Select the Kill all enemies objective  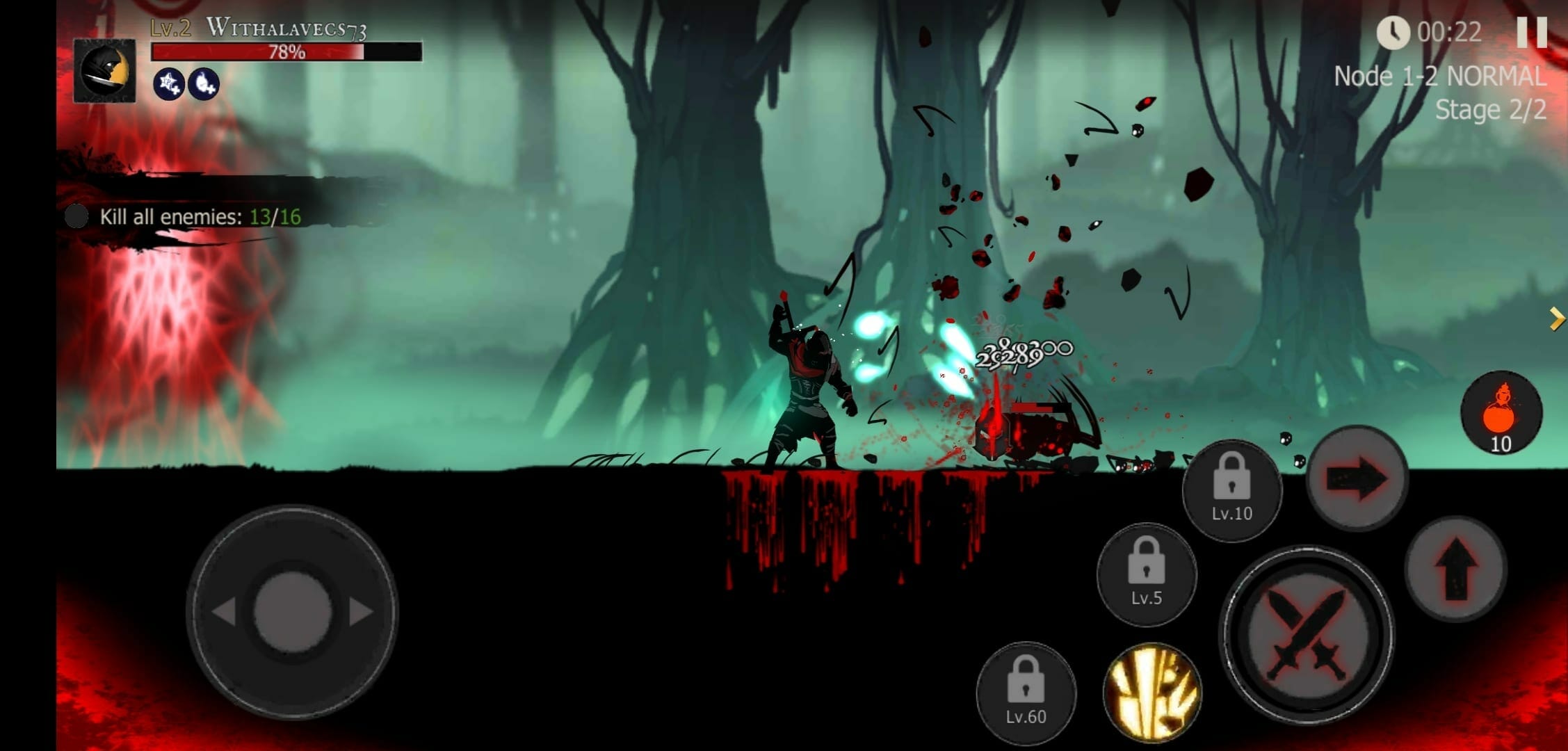click(x=200, y=217)
